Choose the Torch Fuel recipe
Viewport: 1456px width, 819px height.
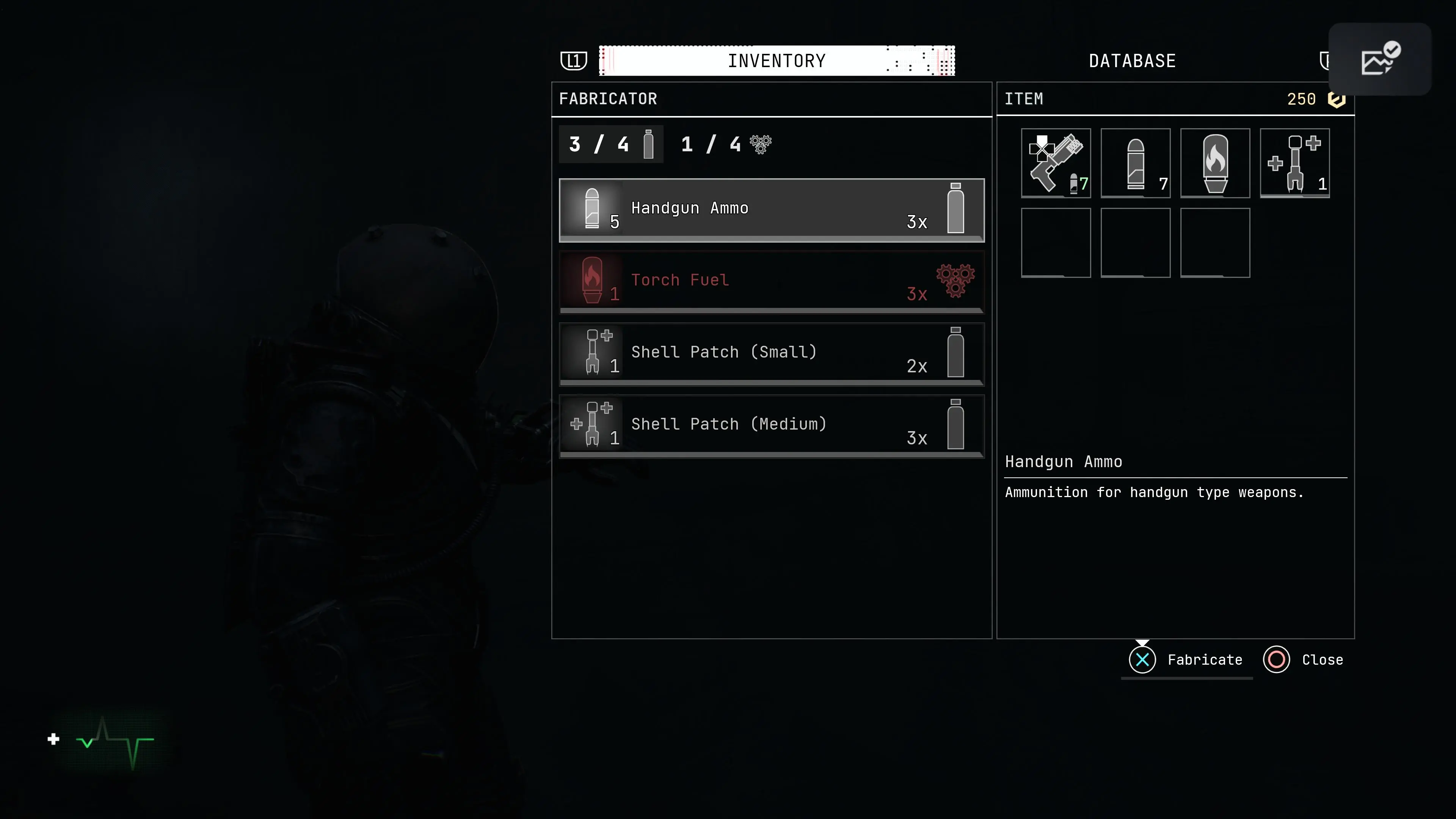772,281
